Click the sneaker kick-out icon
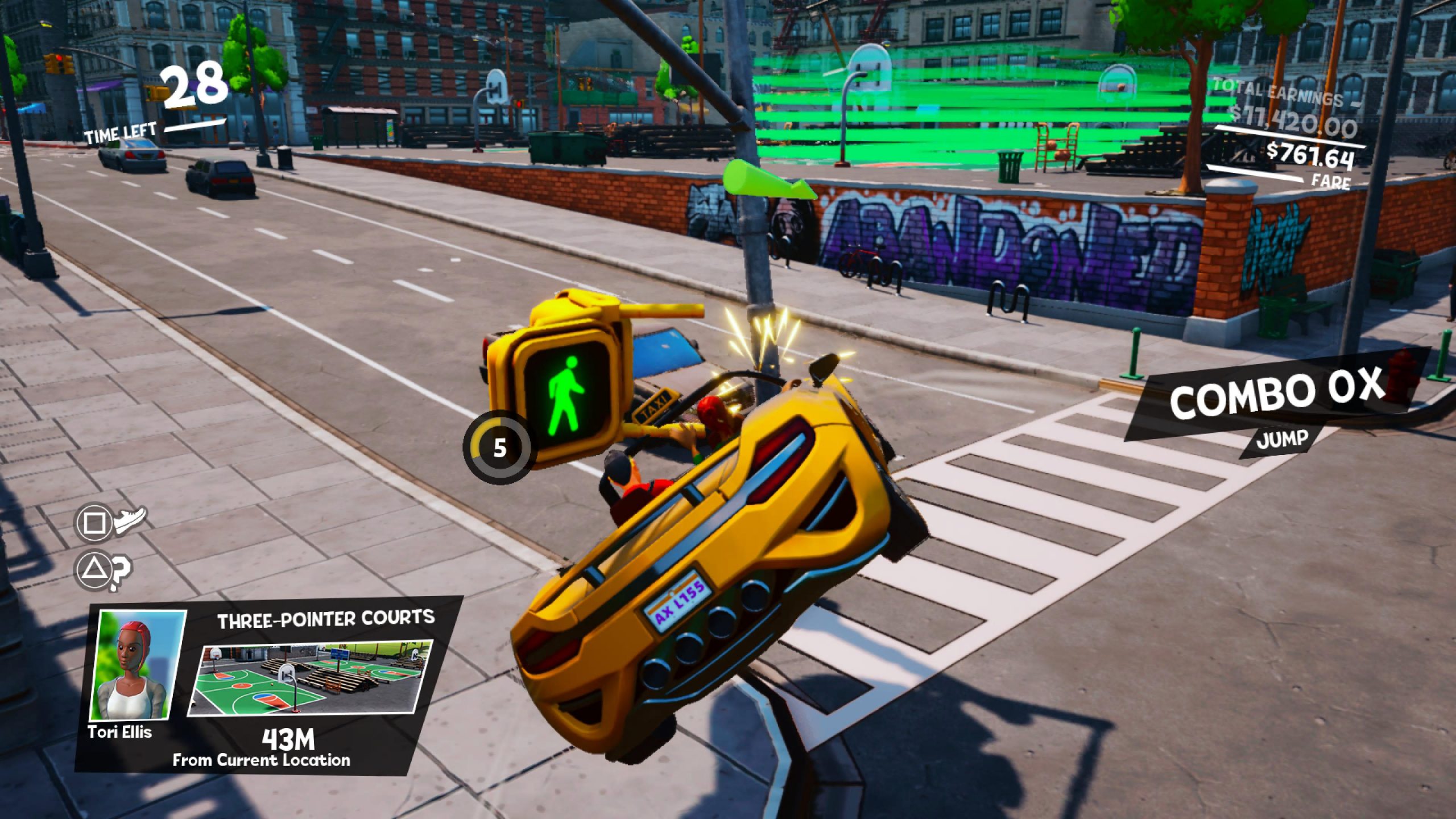The height and width of the screenshot is (819, 1456). coord(131,519)
